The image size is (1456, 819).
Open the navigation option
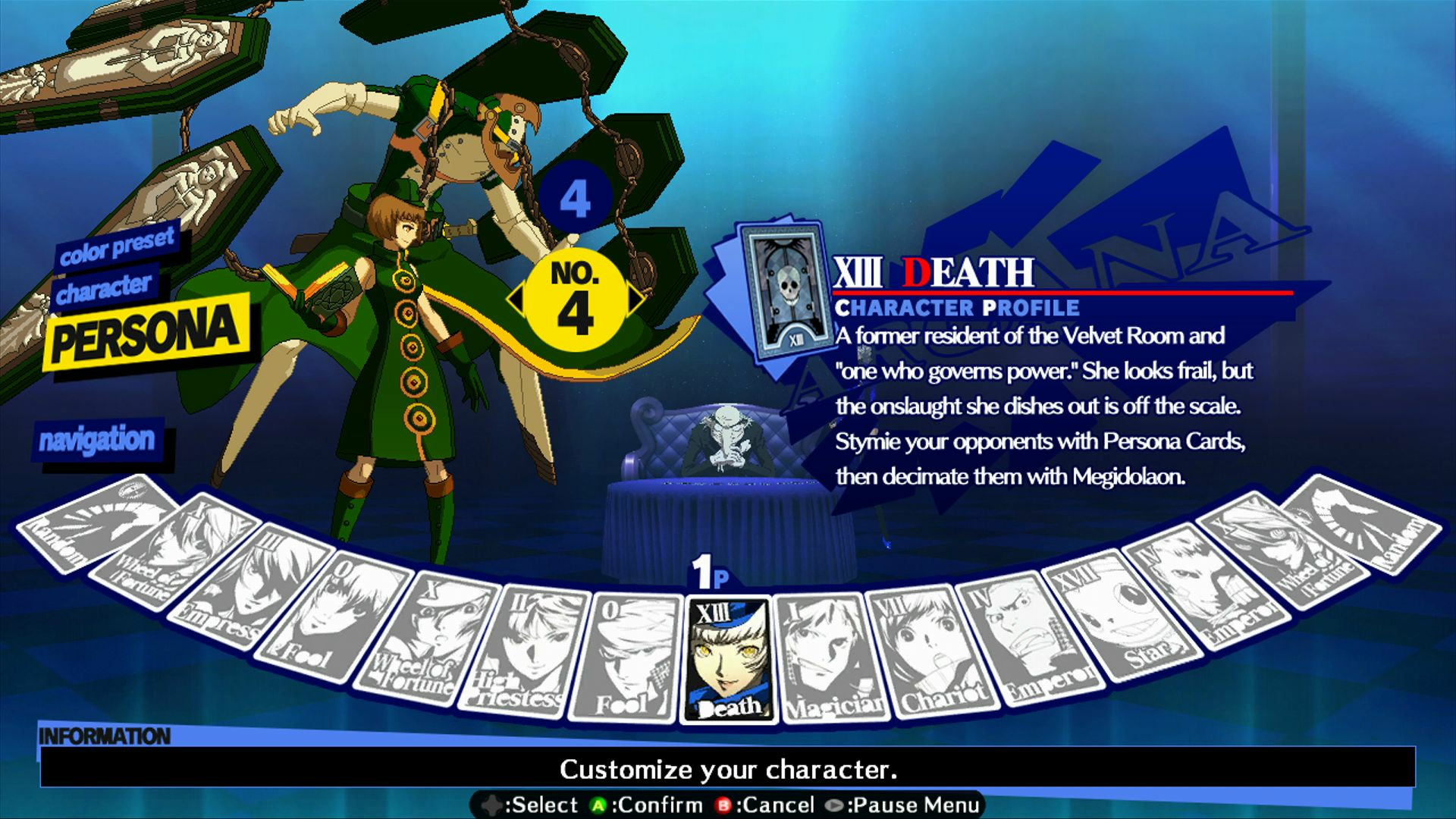click(99, 440)
